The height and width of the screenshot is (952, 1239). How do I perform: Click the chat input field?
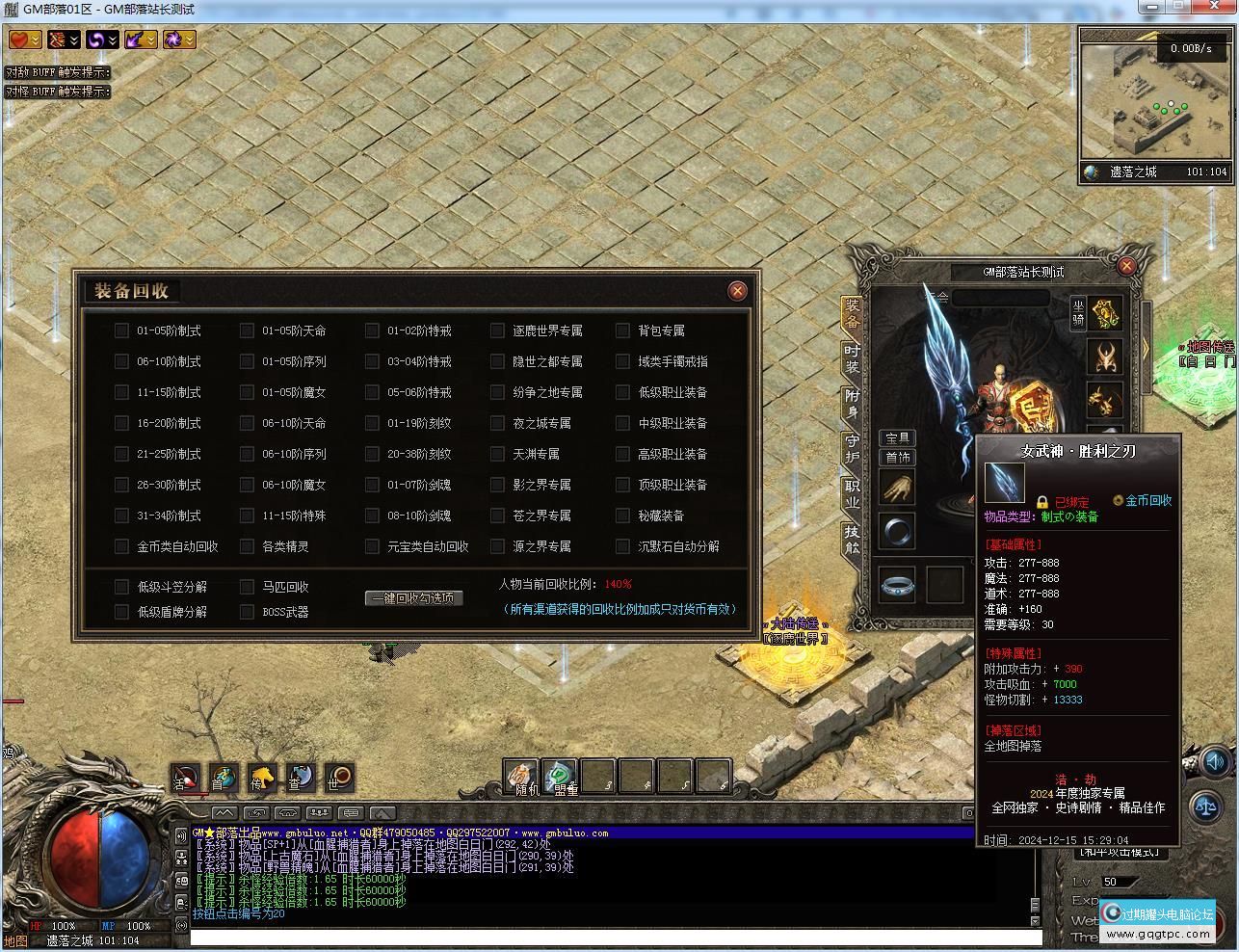click(615, 938)
